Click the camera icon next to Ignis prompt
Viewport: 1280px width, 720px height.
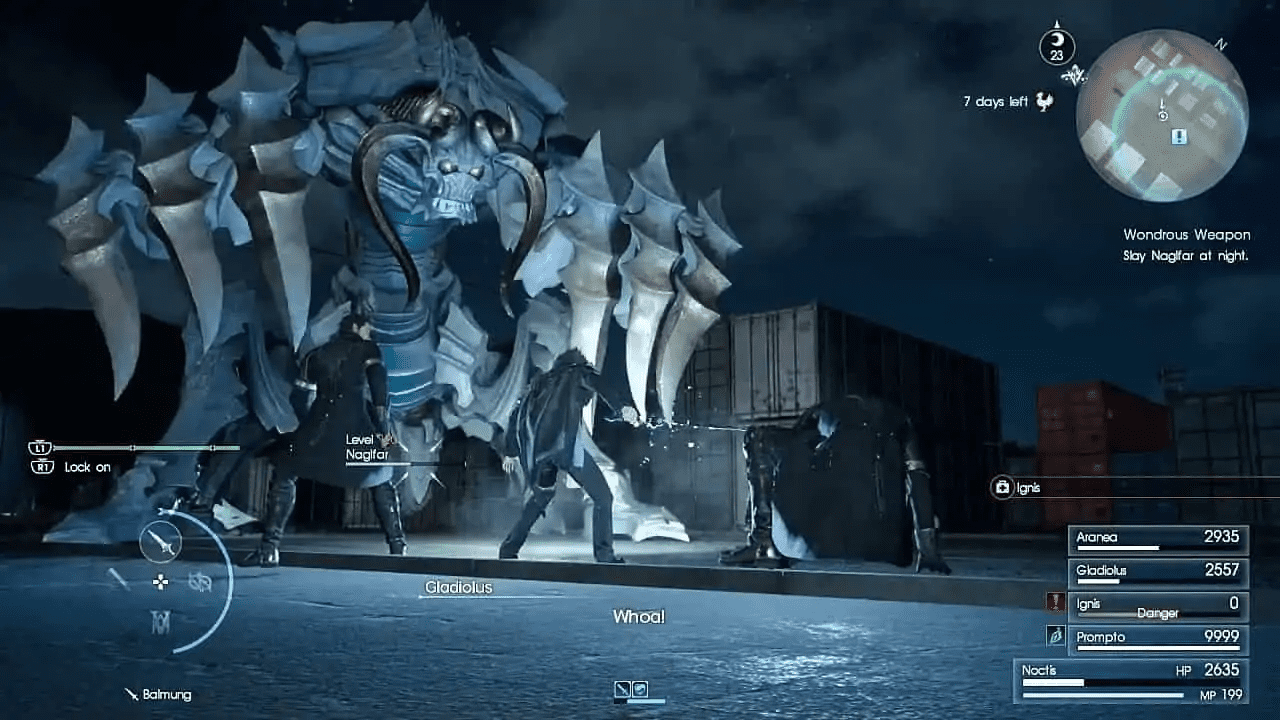click(x=1000, y=488)
